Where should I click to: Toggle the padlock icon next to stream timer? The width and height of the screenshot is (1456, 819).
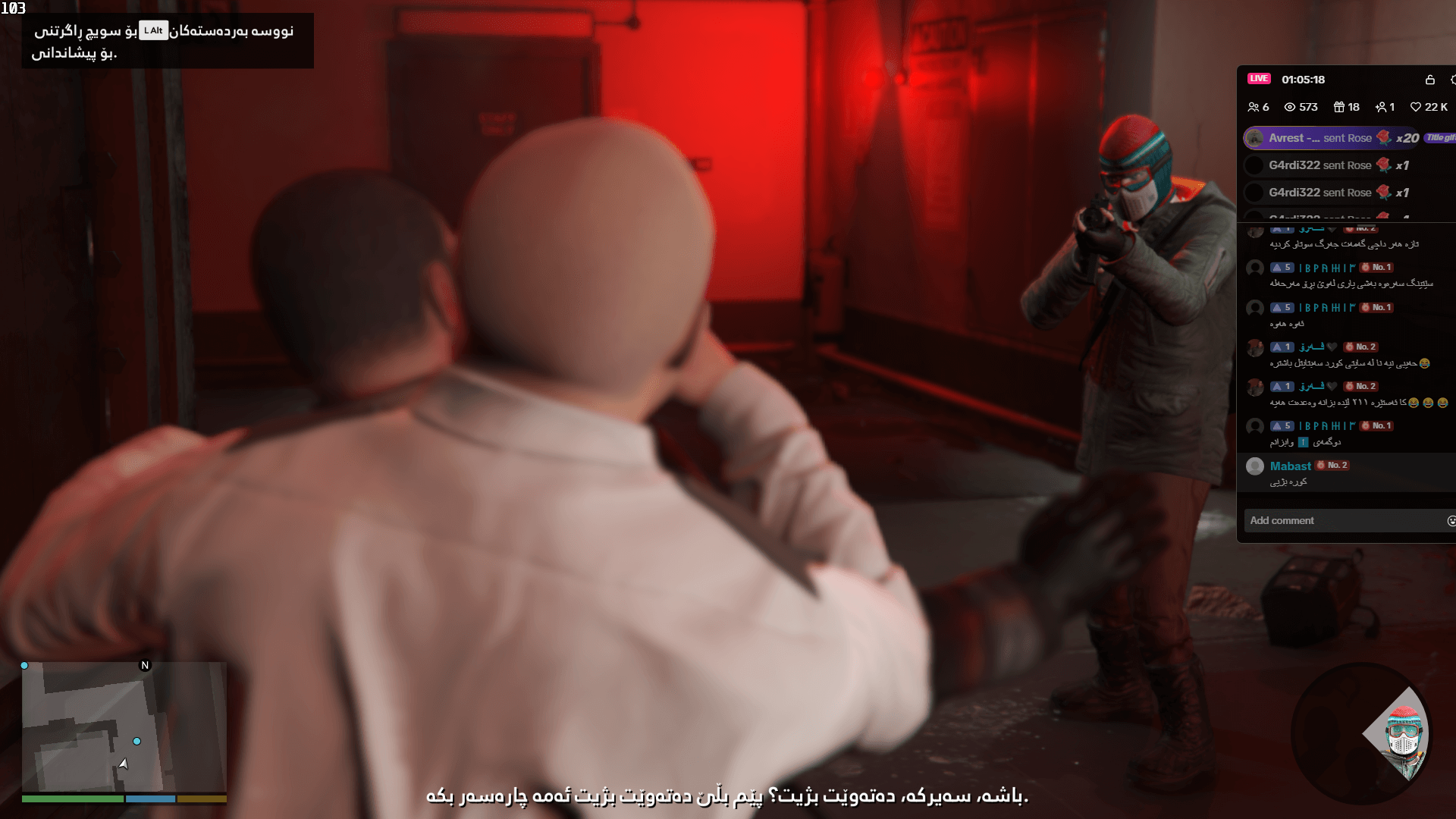point(1431,80)
